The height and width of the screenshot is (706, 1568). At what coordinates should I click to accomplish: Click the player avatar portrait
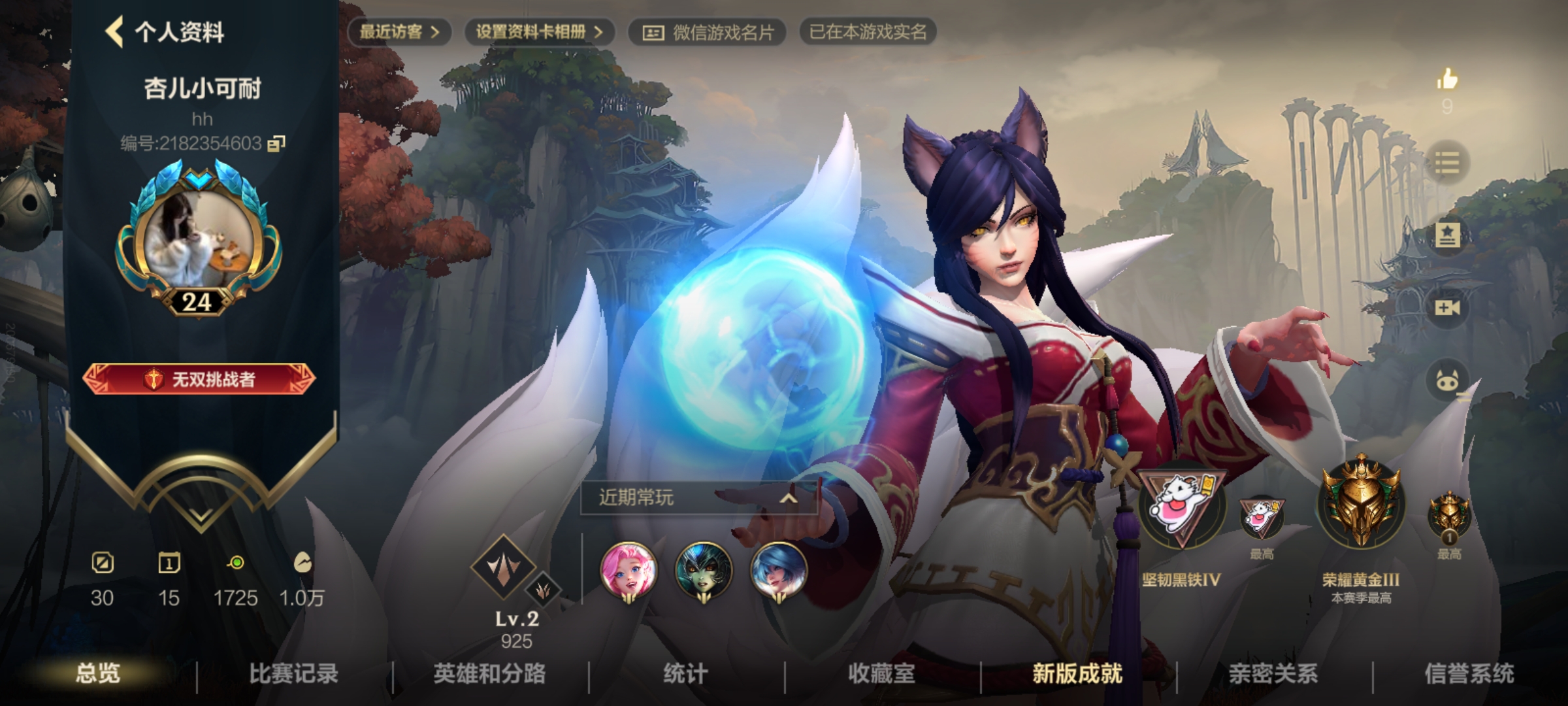(199, 240)
